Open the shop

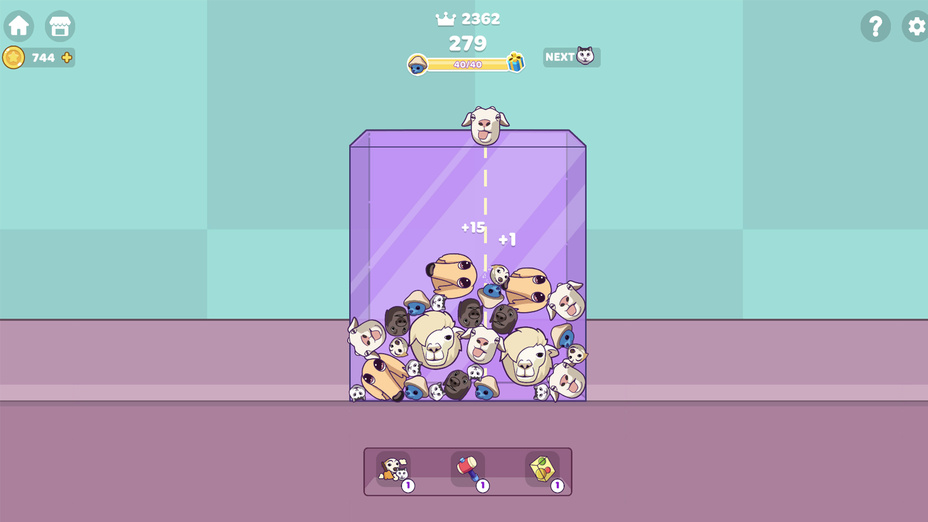(x=60, y=26)
